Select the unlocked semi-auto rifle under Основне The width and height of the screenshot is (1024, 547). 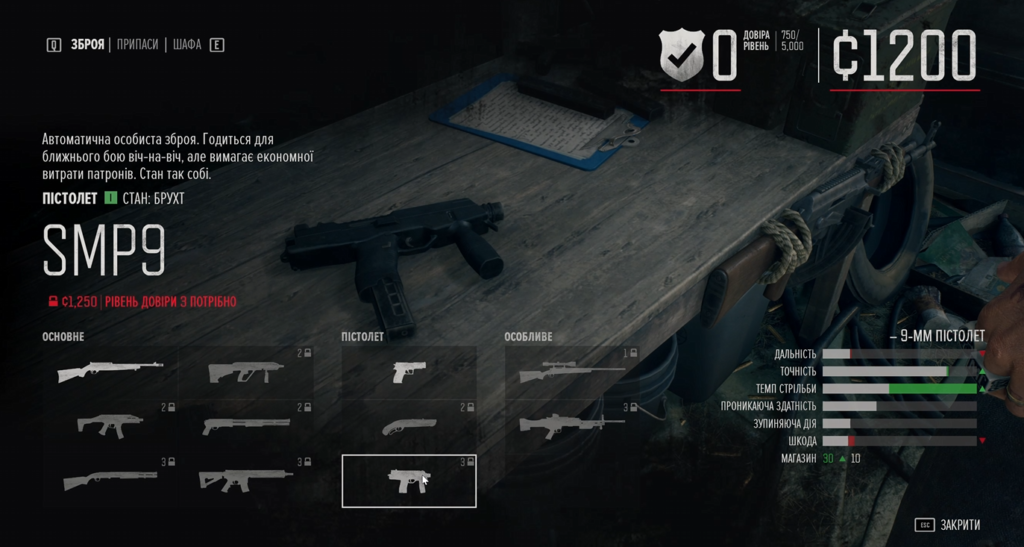[110, 371]
